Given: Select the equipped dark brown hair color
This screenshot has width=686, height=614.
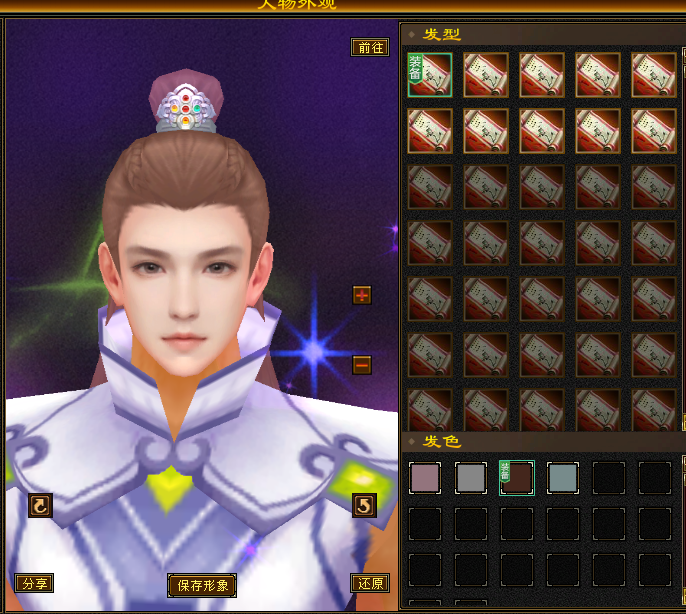Looking at the screenshot, I should [517, 479].
